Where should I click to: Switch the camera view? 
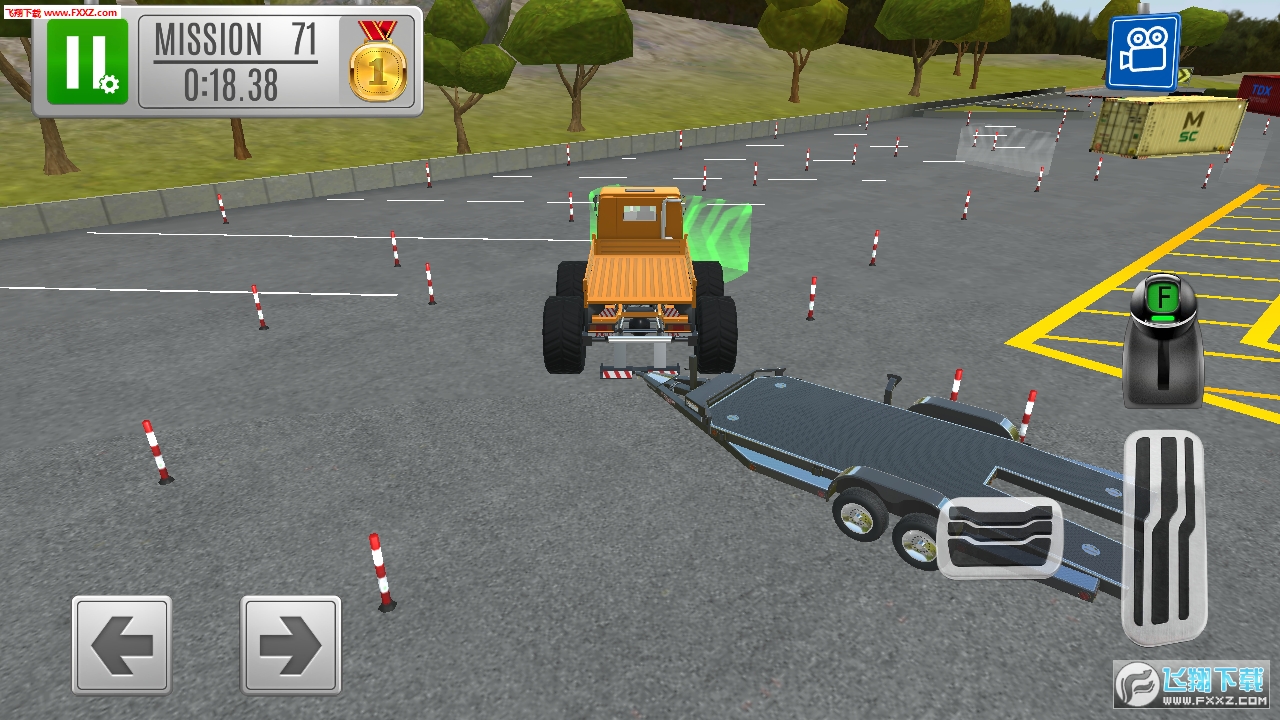1142,52
